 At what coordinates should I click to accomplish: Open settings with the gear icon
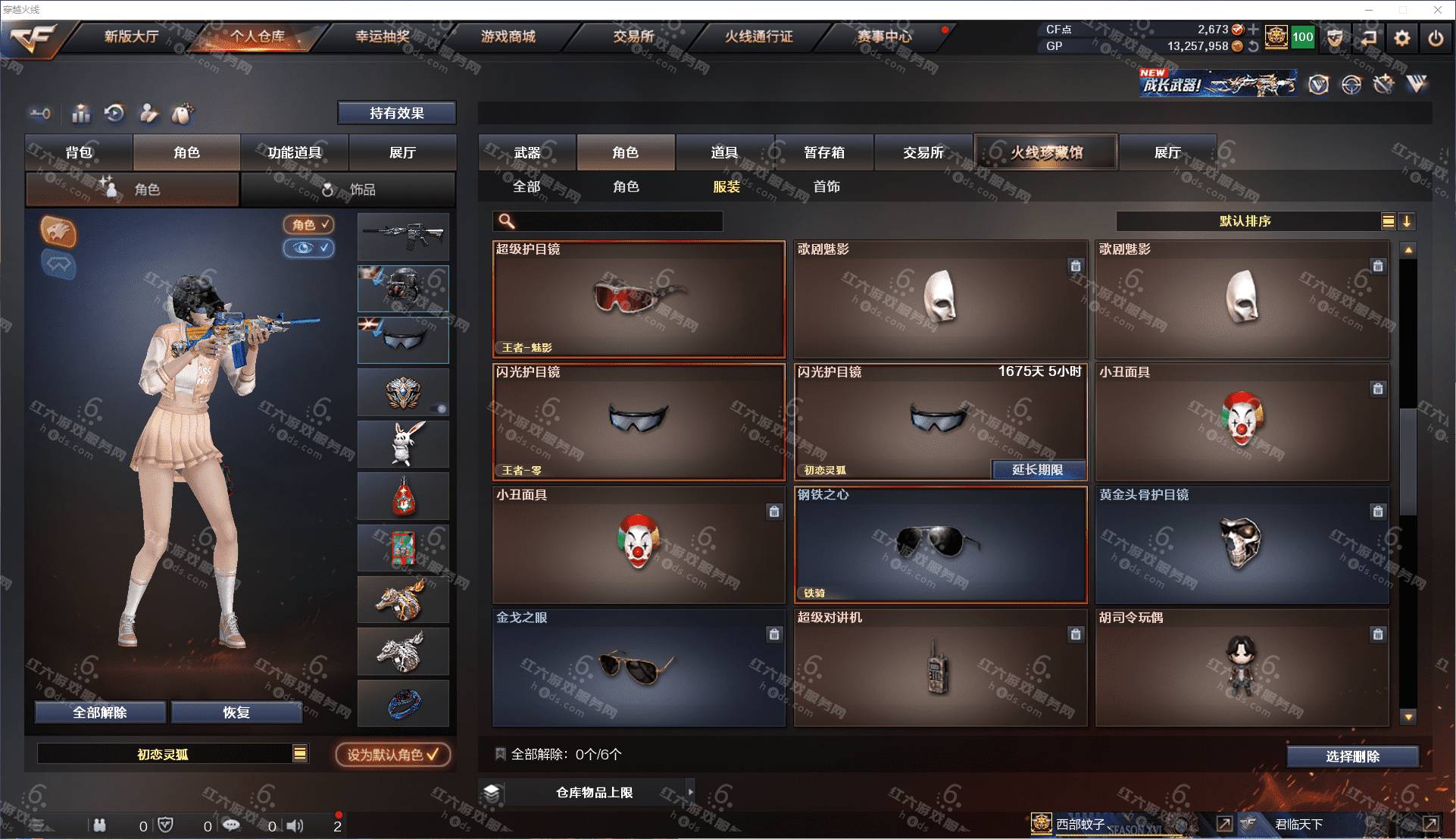(1402, 38)
